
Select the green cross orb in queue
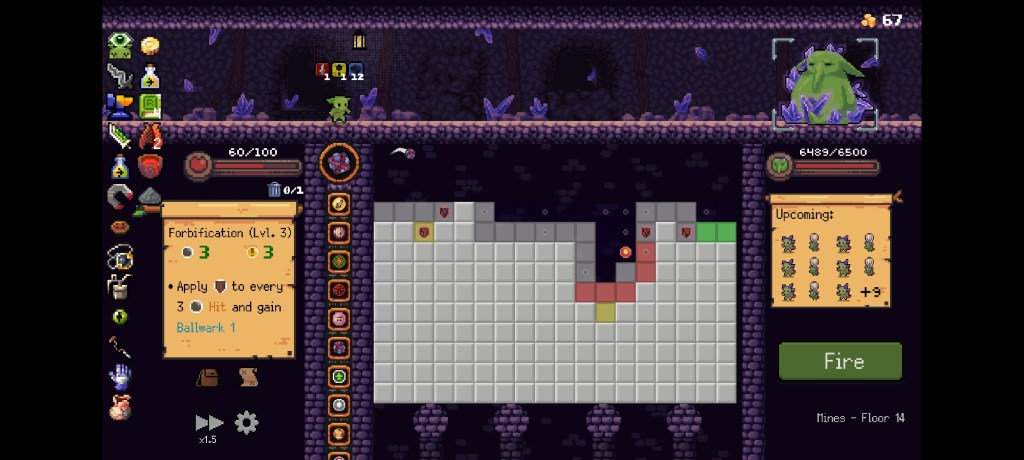pos(339,377)
